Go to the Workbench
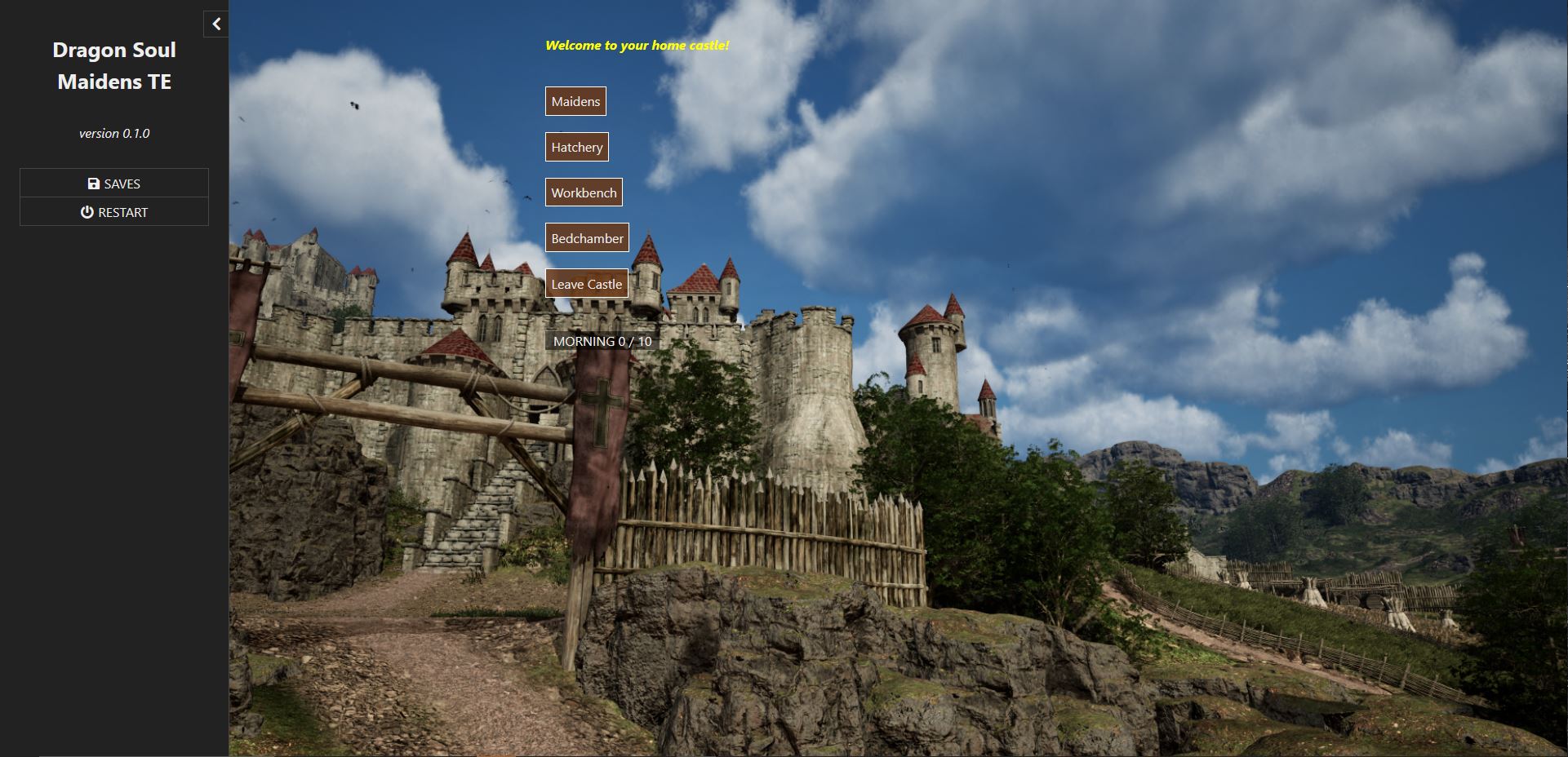This screenshot has width=1568, height=757. [x=584, y=193]
